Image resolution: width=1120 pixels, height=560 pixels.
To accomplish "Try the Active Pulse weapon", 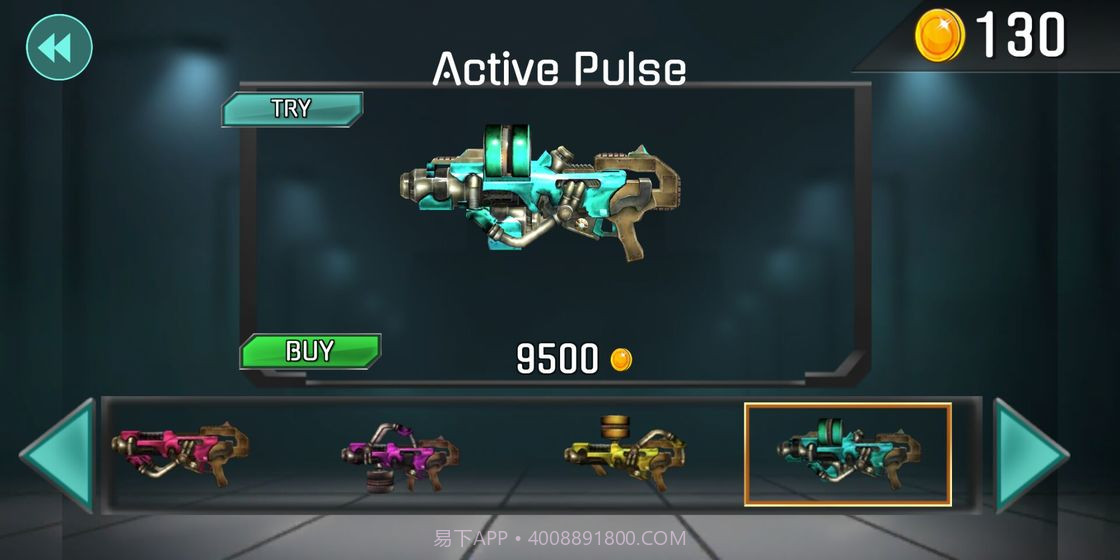I will pyautogui.click(x=292, y=109).
